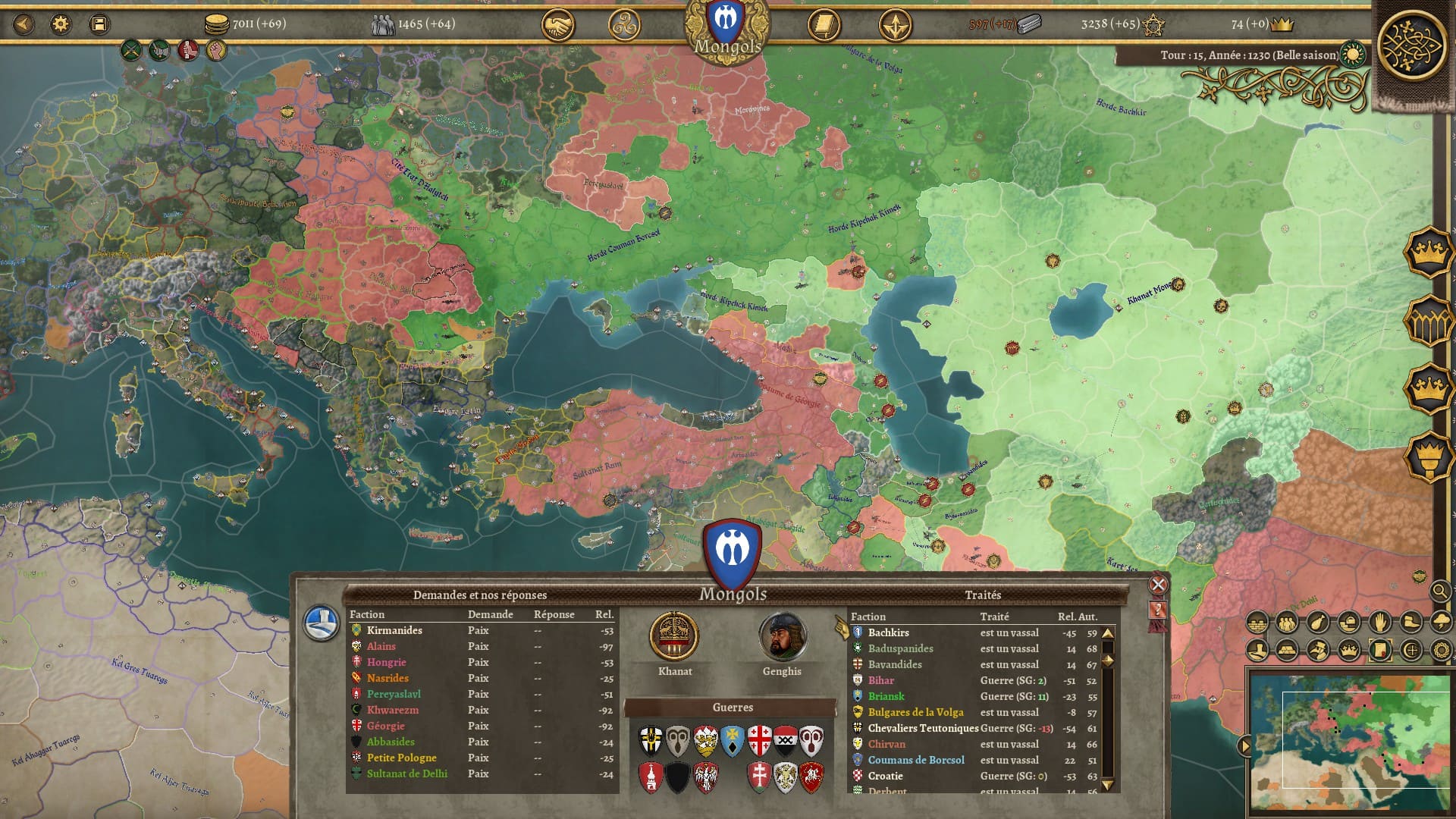Choose the Bulgares de la Volga treaty row
1456x819 pixels.
[915, 712]
